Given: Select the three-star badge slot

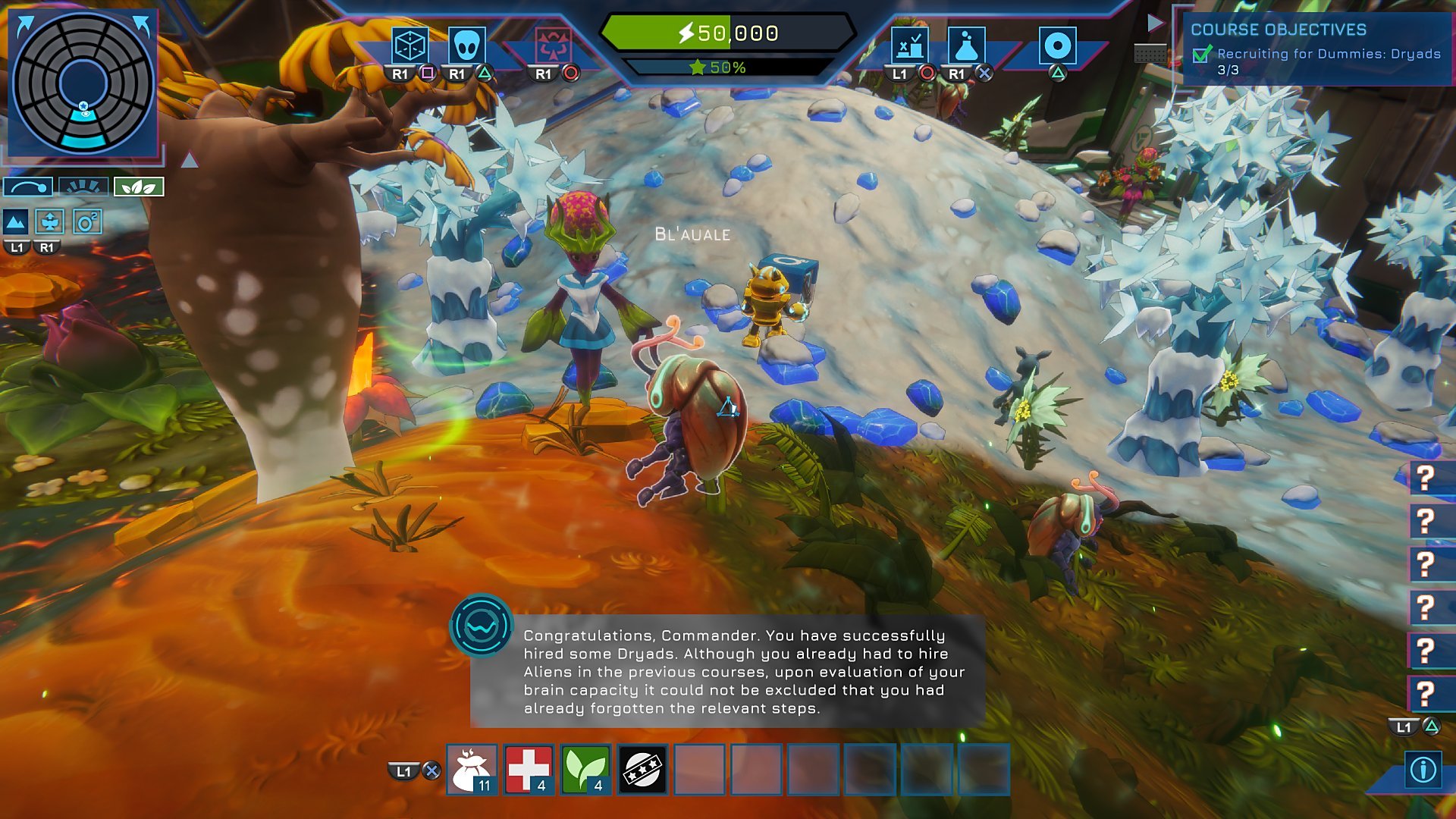Looking at the screenshot, I should pos(642,770).
